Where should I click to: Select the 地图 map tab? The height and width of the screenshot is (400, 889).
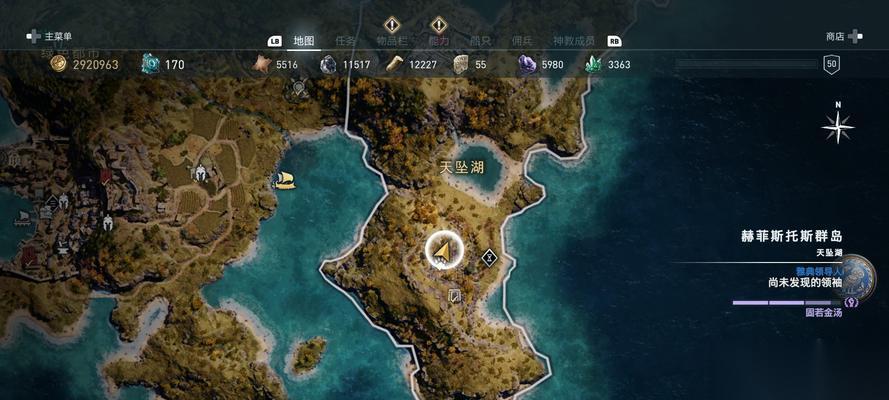click(x=303, y=41)
